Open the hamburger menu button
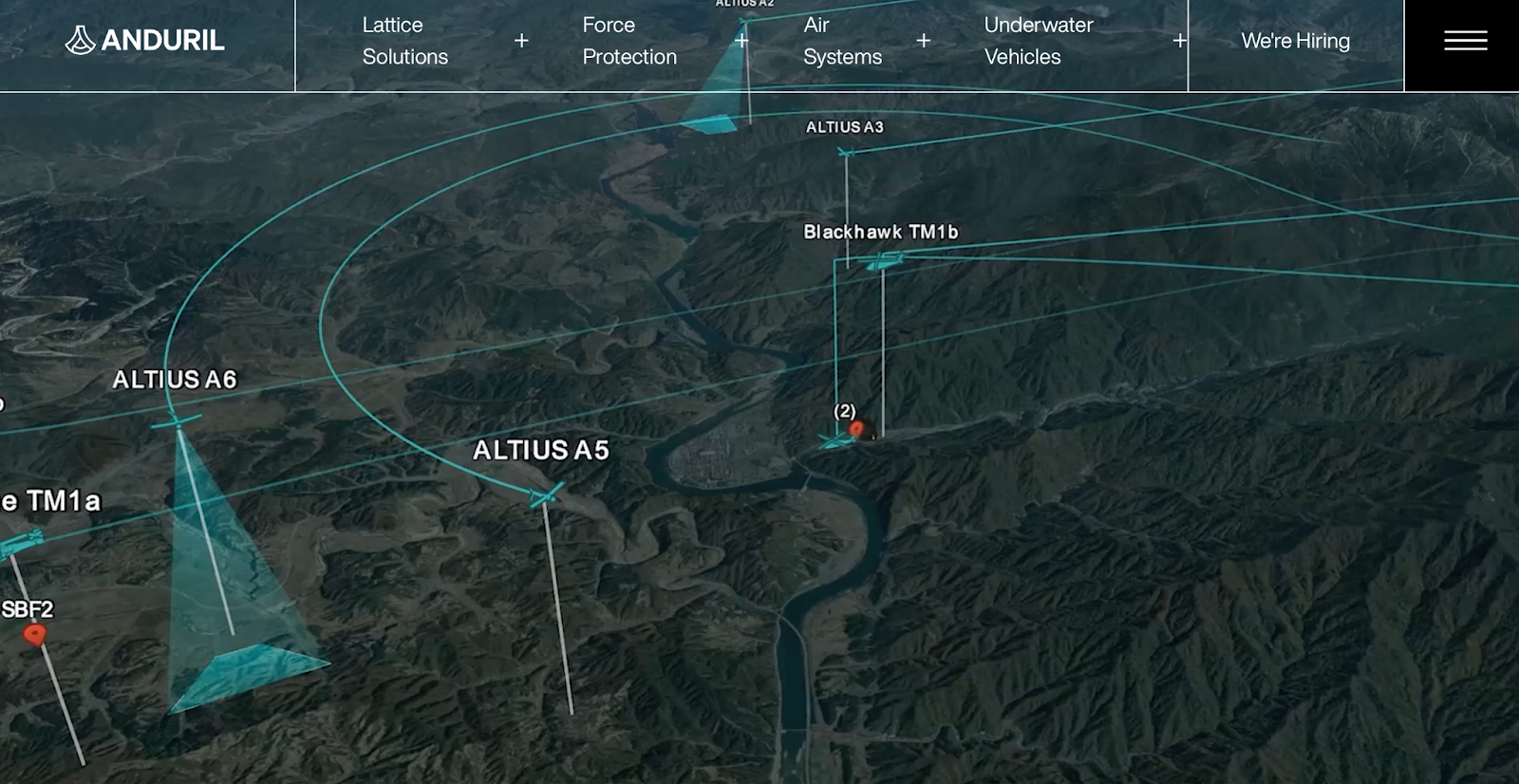This screenshot has height=784, width=1519. coord(1465,41)
